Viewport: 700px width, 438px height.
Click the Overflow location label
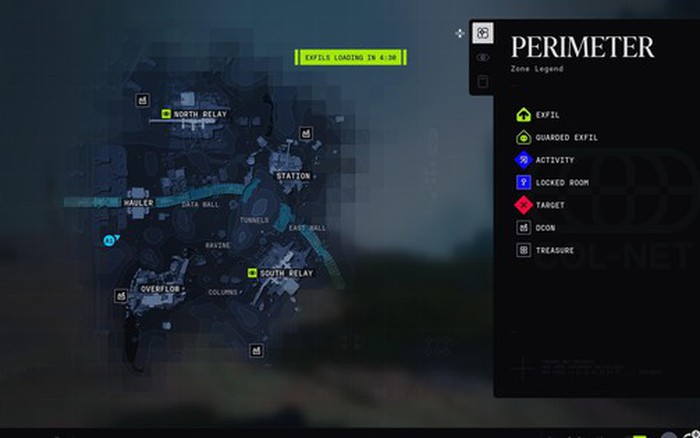[x=159, y=288]
